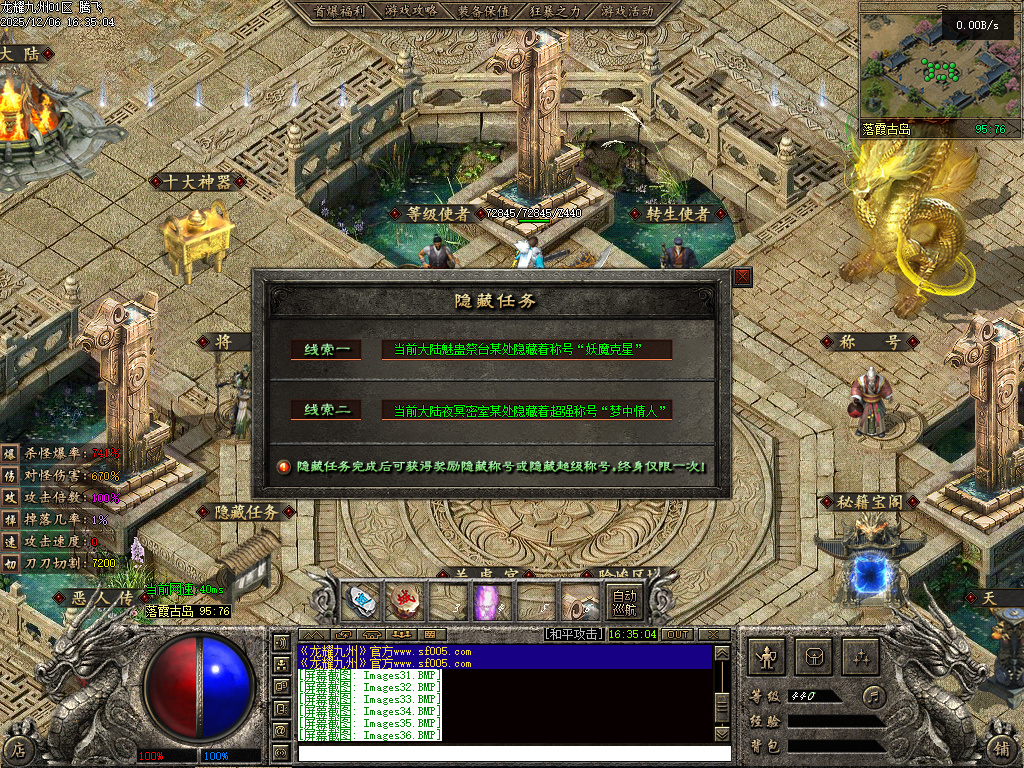Open the 游戏活动 events menu

point(628,11)
